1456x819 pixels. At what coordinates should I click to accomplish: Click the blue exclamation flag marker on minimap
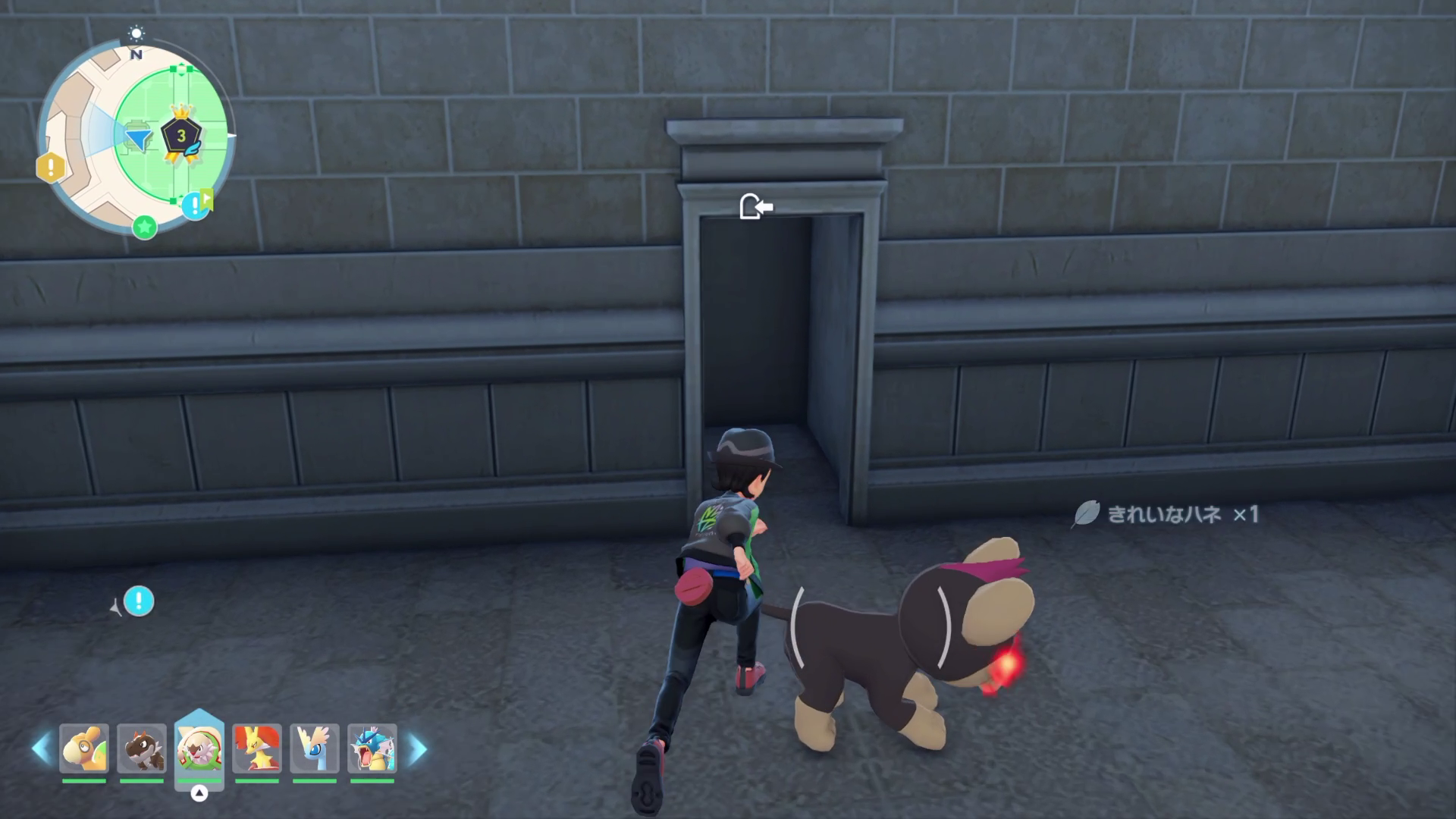196,205
